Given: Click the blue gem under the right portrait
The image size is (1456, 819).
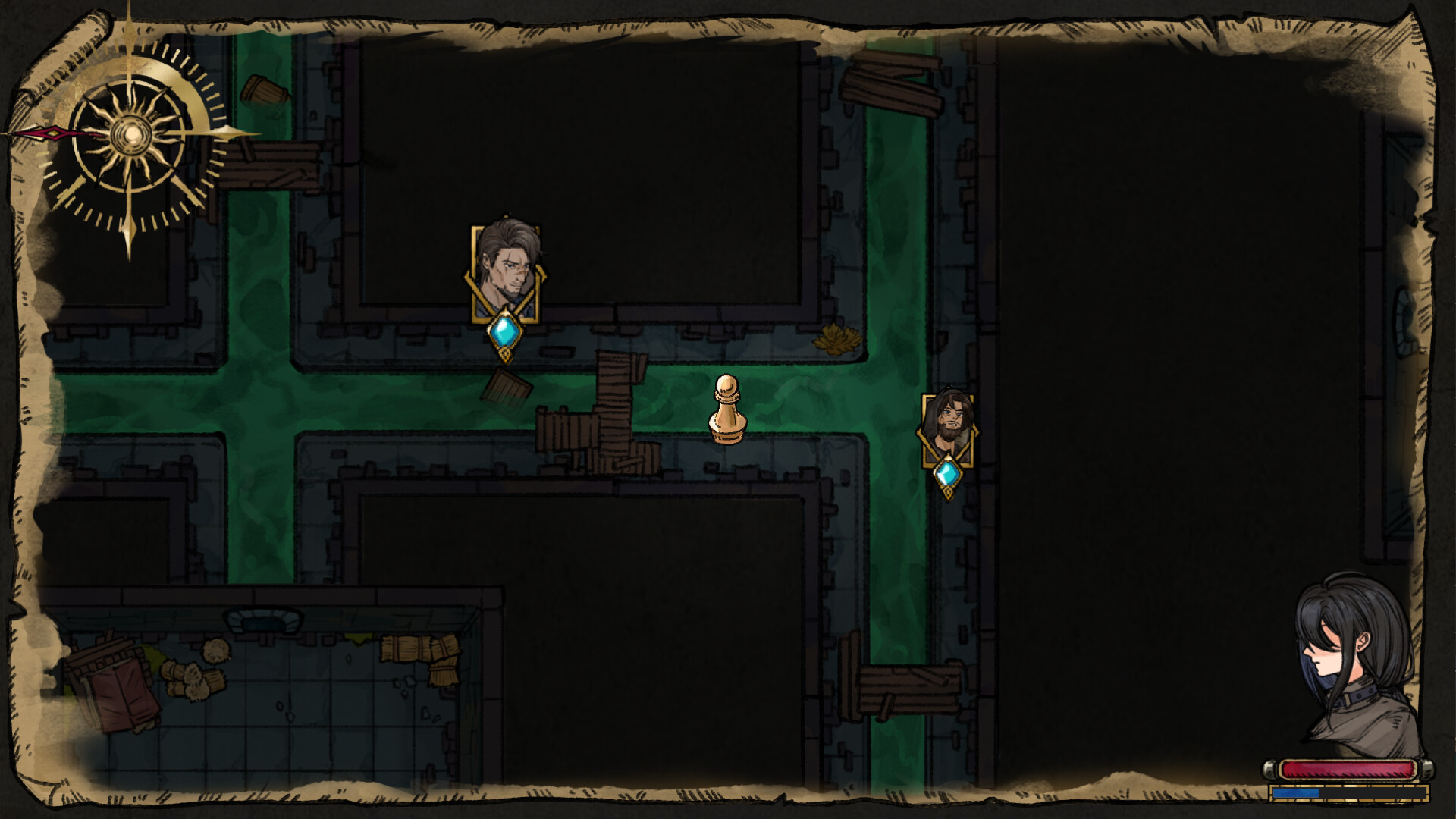Looking at the screenshot, I should pos(949,474).
